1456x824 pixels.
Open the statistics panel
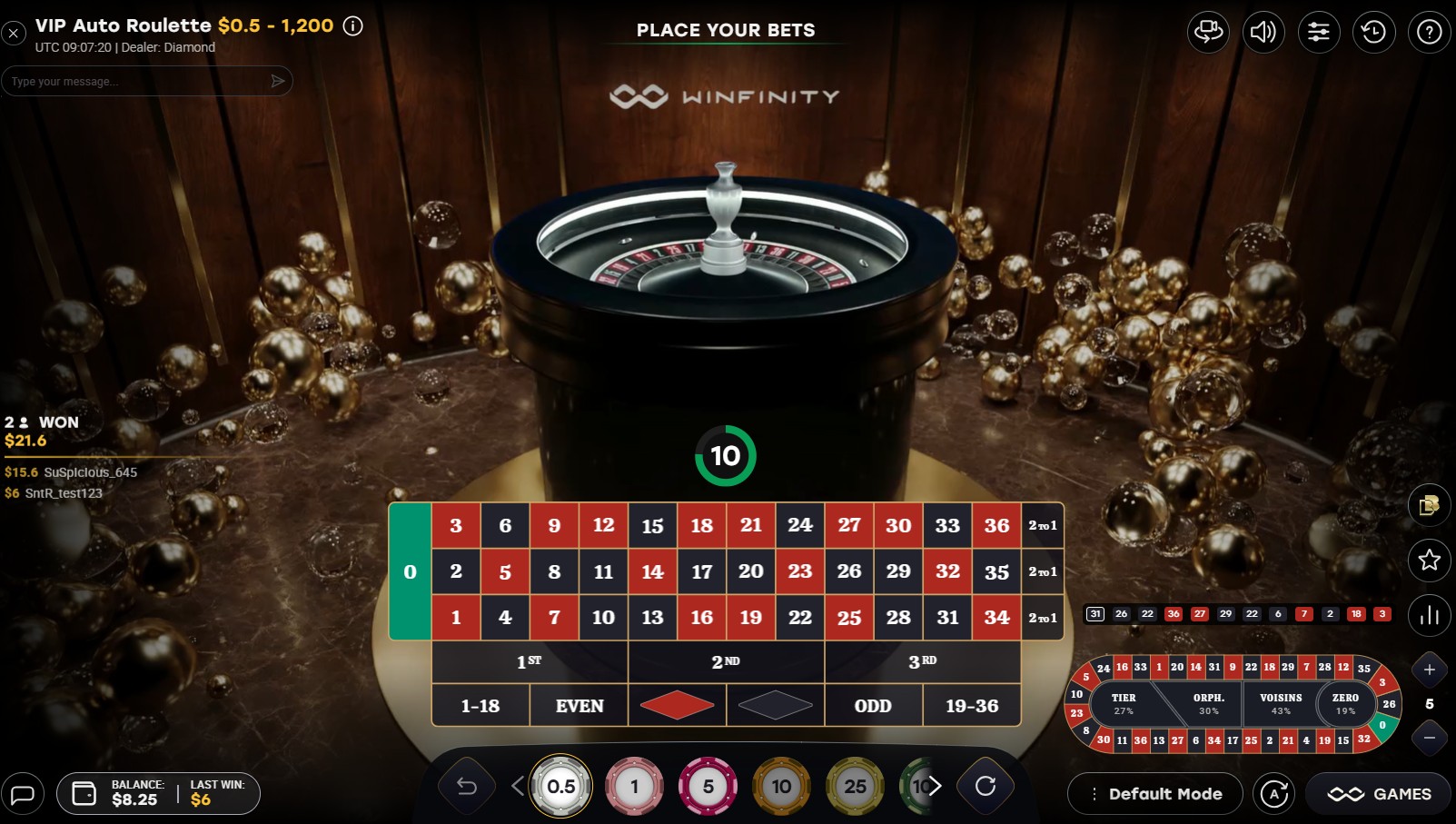click(x=1429, y=615)
